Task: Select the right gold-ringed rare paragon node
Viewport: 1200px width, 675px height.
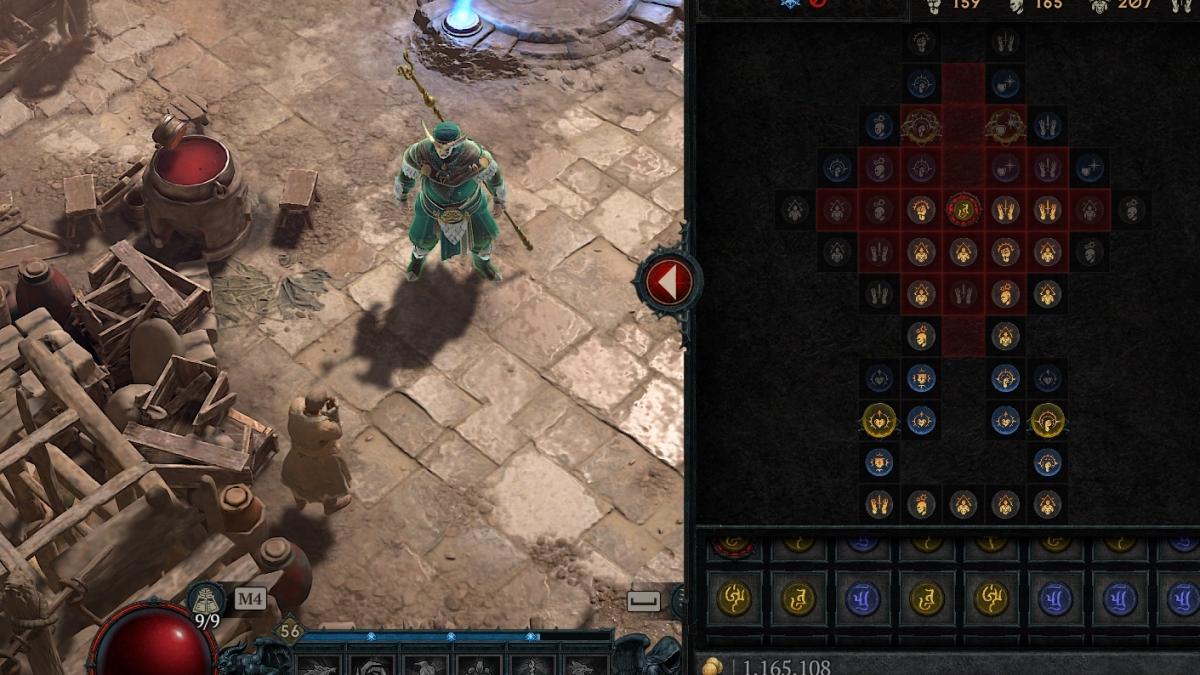Action: [x=1047, y=420]
